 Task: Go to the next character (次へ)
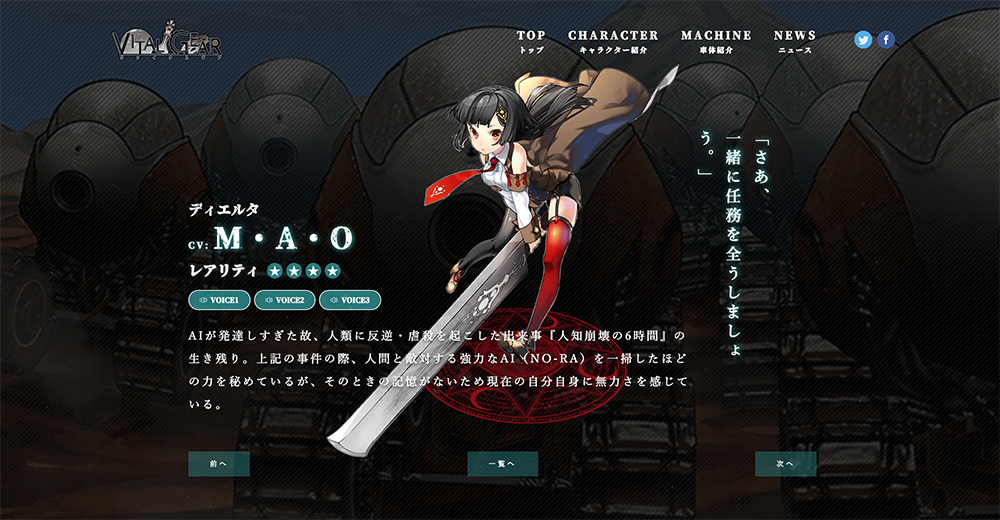785,464
